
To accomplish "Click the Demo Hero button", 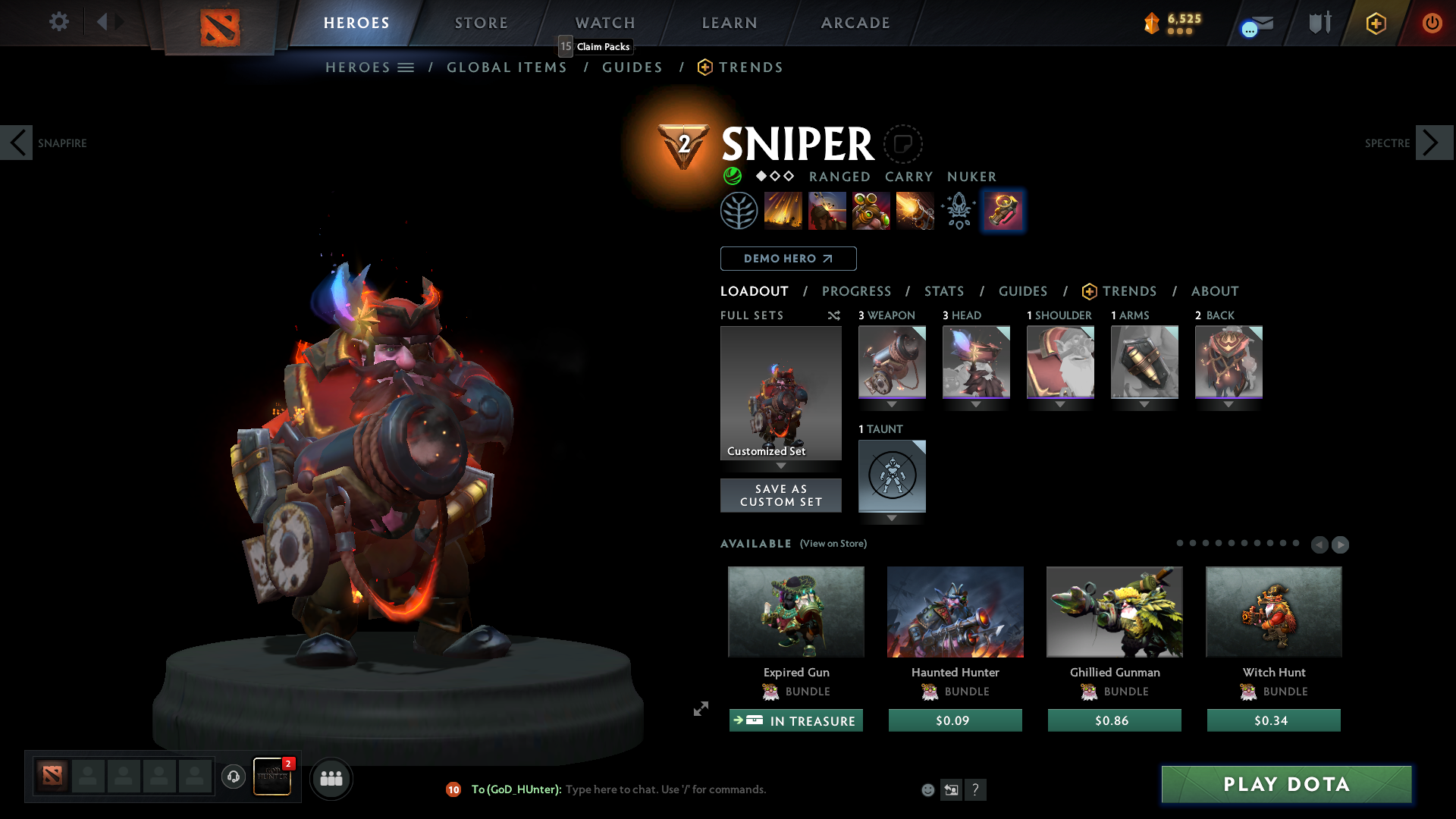I will (x=788, y=259).
